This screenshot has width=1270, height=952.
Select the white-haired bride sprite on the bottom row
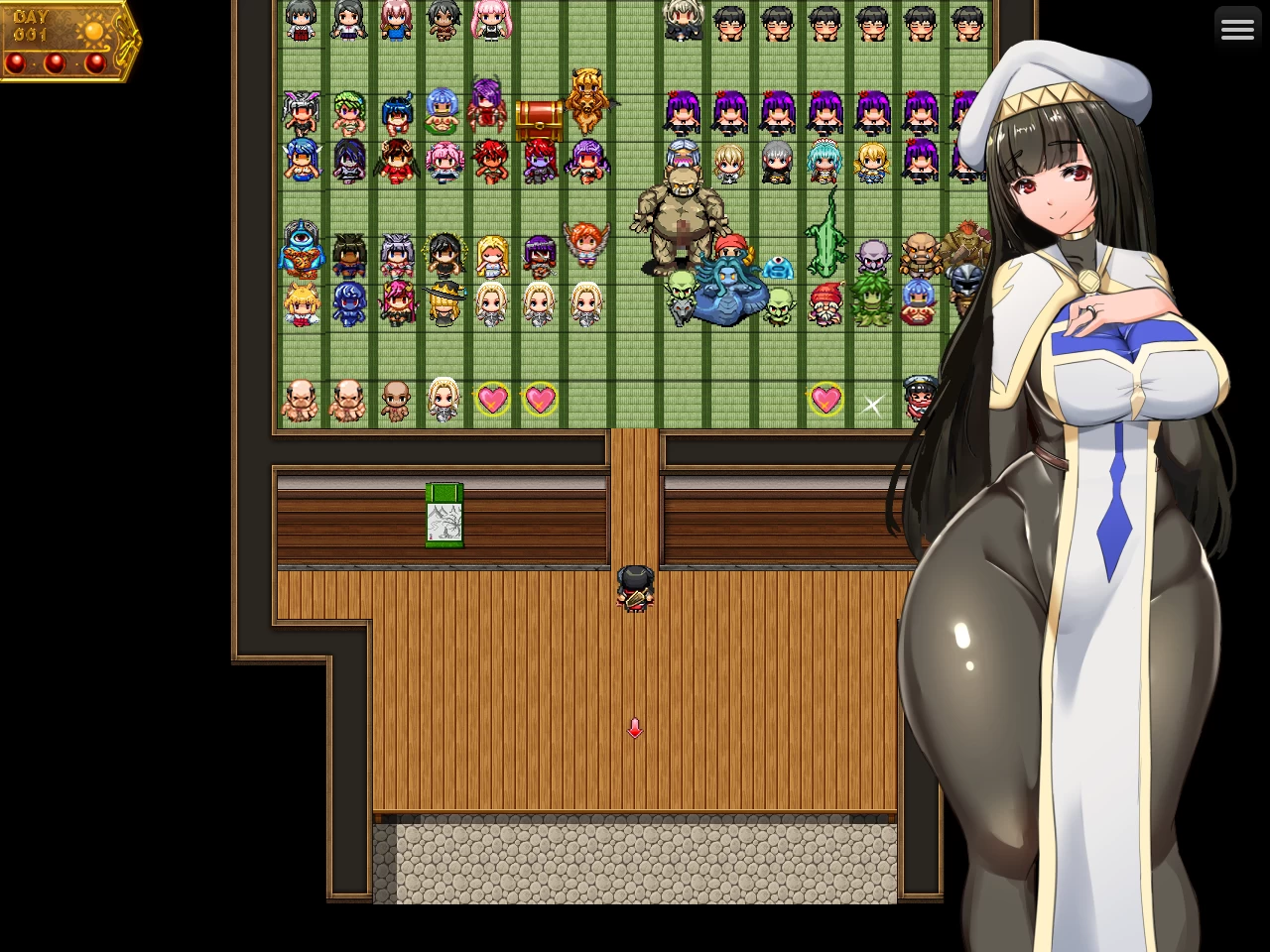click(x=444, y=399)
